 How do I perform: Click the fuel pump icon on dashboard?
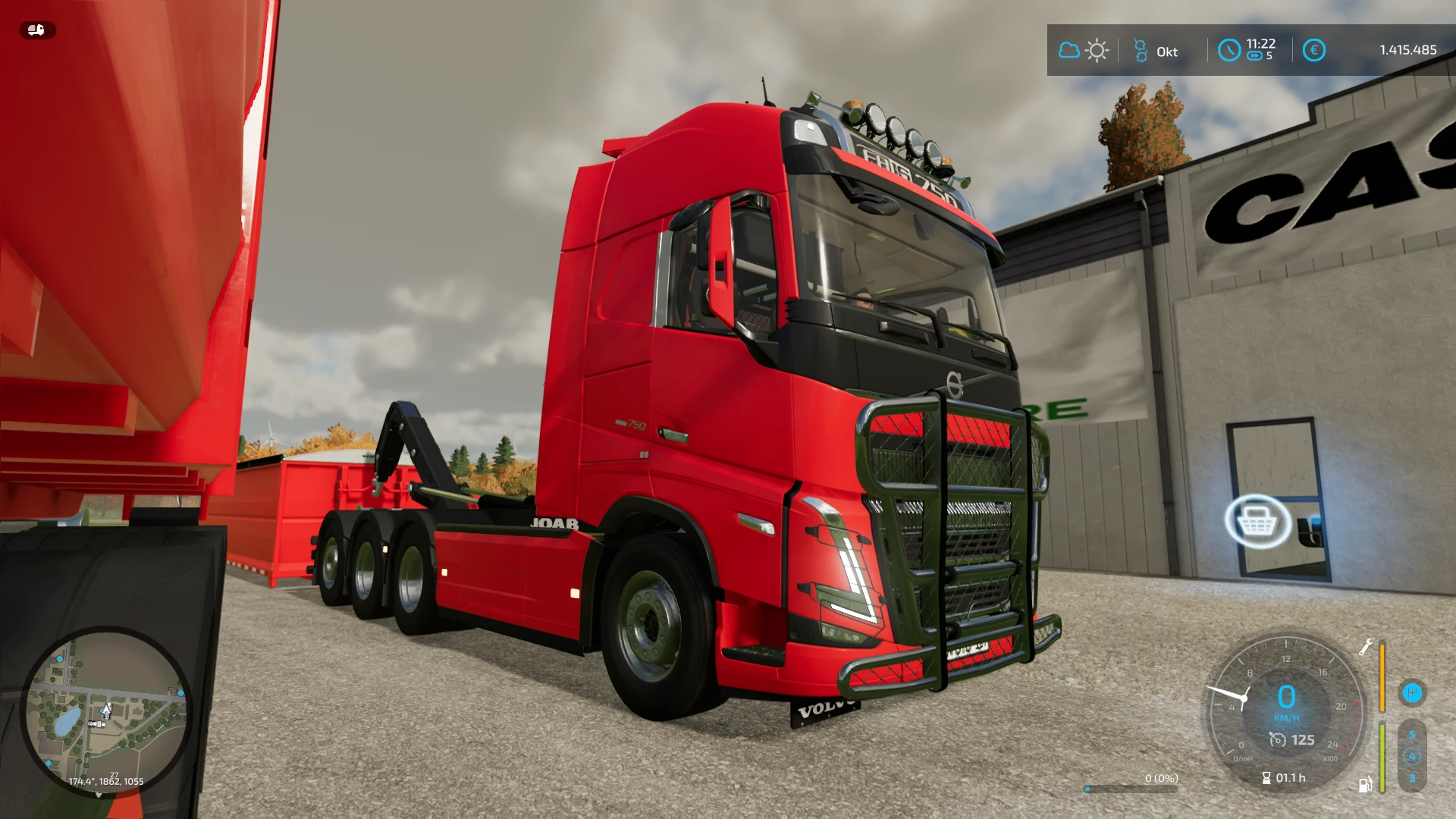[x=1366, y=786]
